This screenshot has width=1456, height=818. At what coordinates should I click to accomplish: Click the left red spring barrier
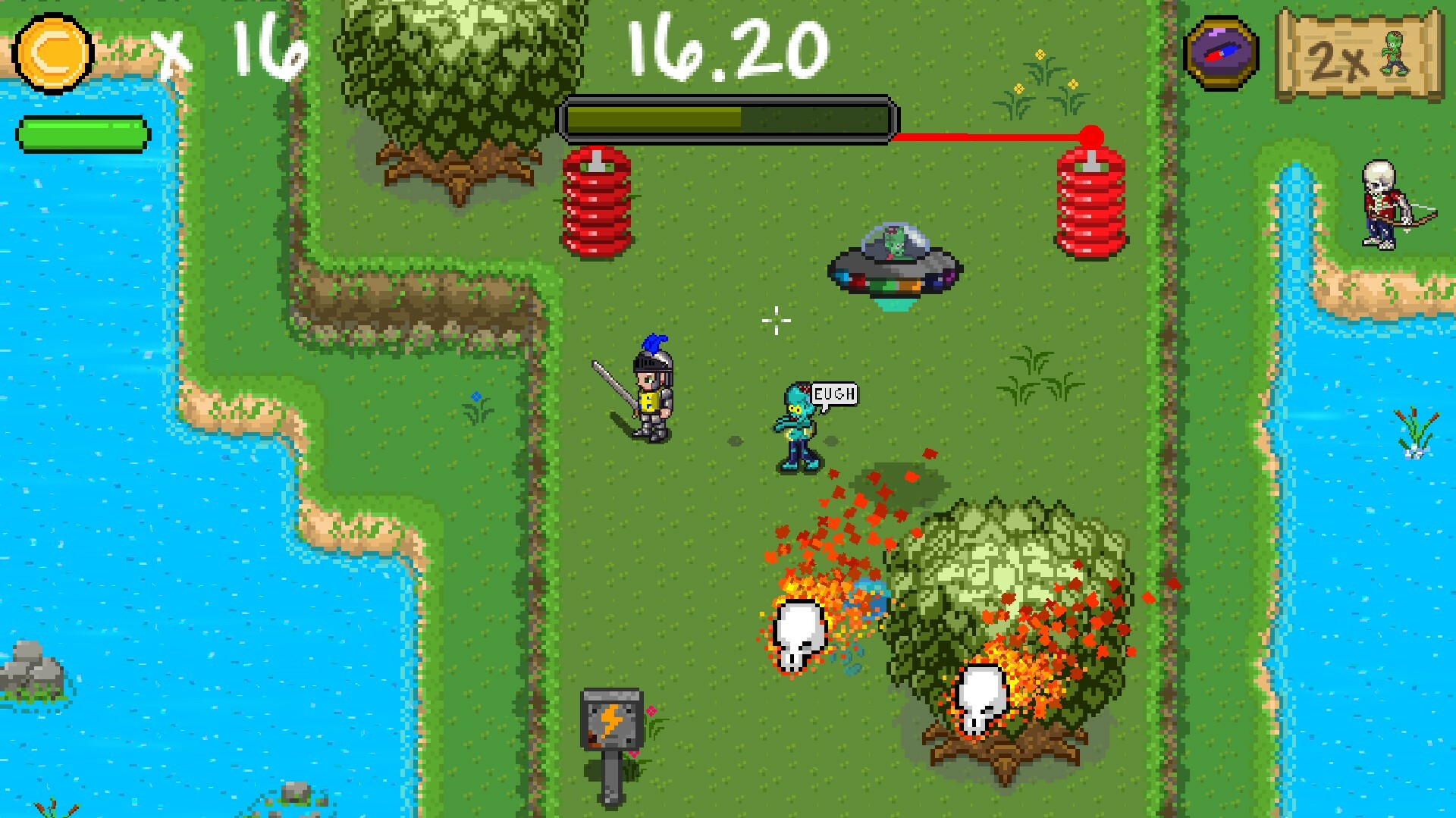pos(597,201)
